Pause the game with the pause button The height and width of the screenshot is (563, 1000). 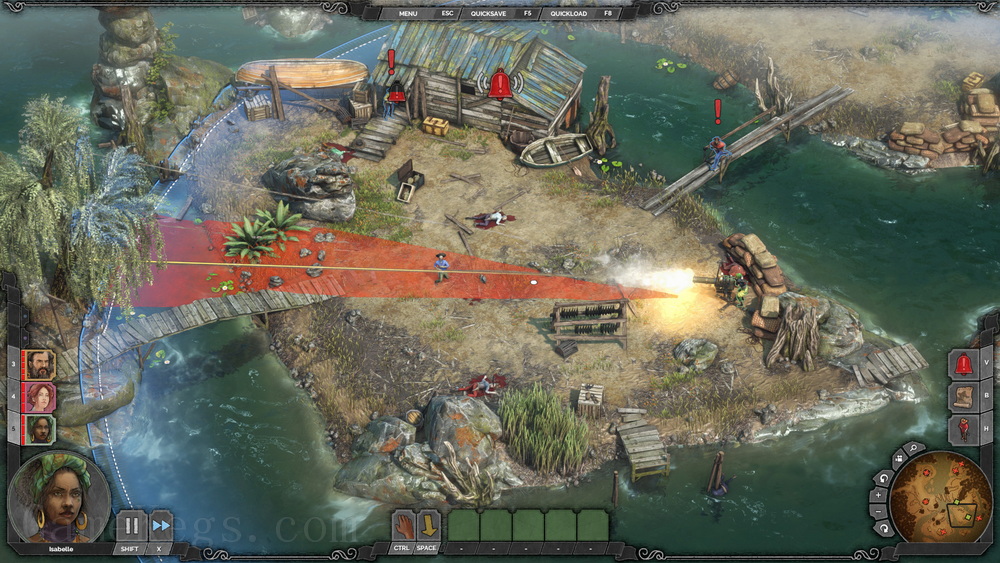pos(130,525)
